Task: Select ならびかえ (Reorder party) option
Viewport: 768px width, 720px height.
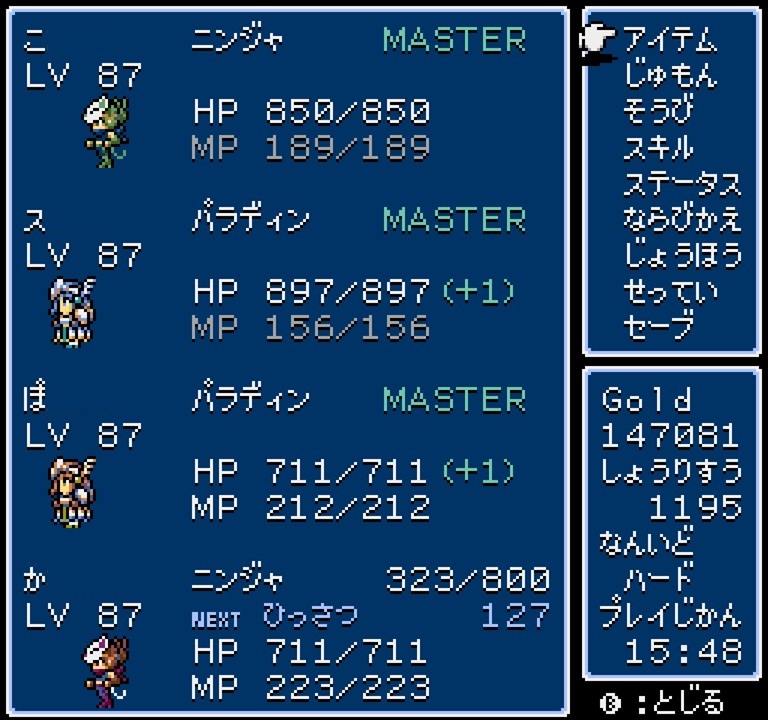Action: 681,219
